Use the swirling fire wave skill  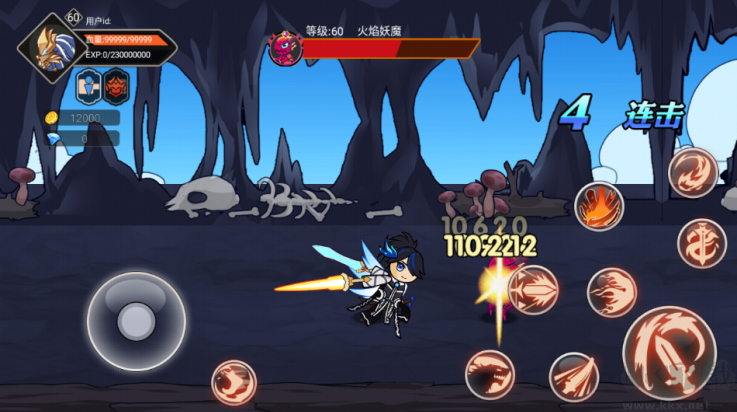[x=692, y=172]
